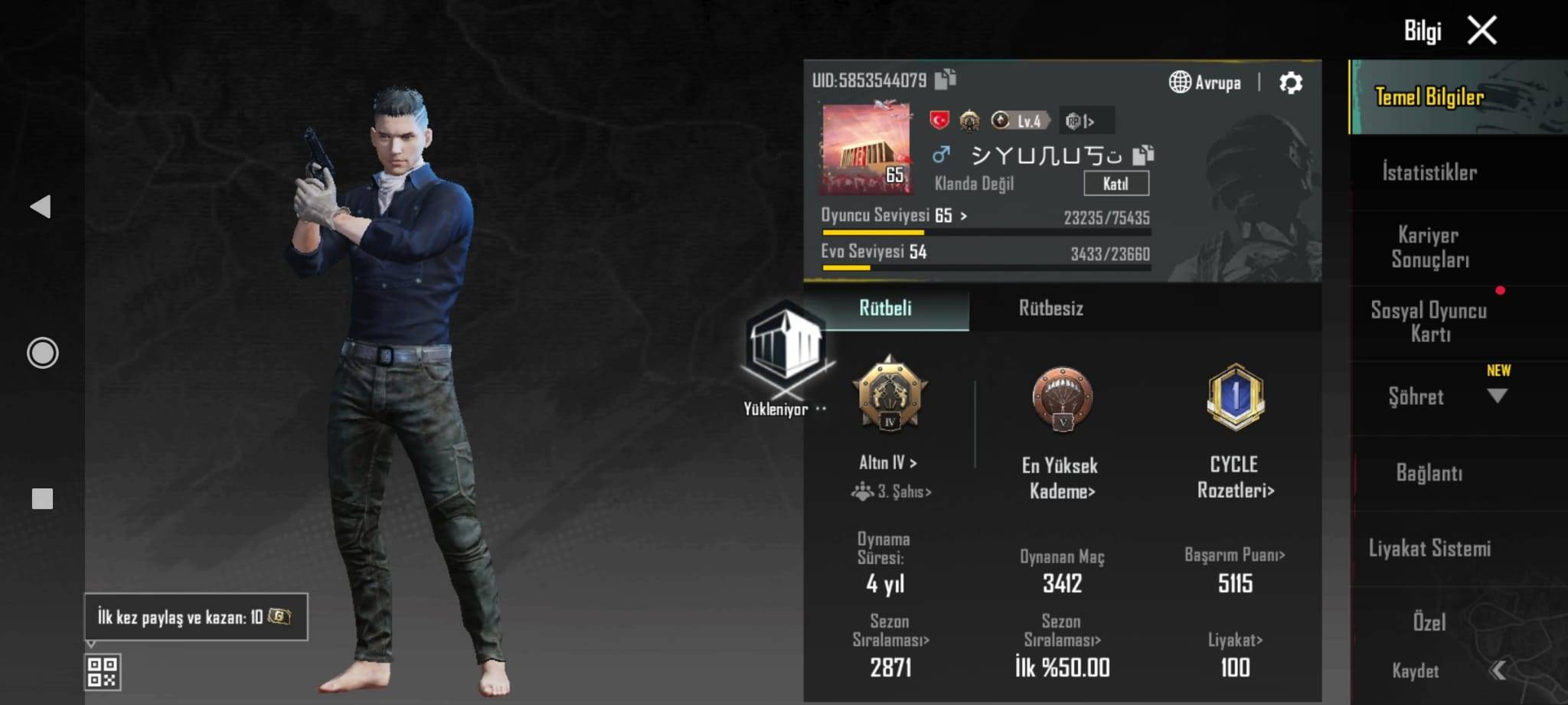This screenshot has height=705, width=1568.
Task: View CYCLE Rozetleri badges
Action: click(1235, 476)
